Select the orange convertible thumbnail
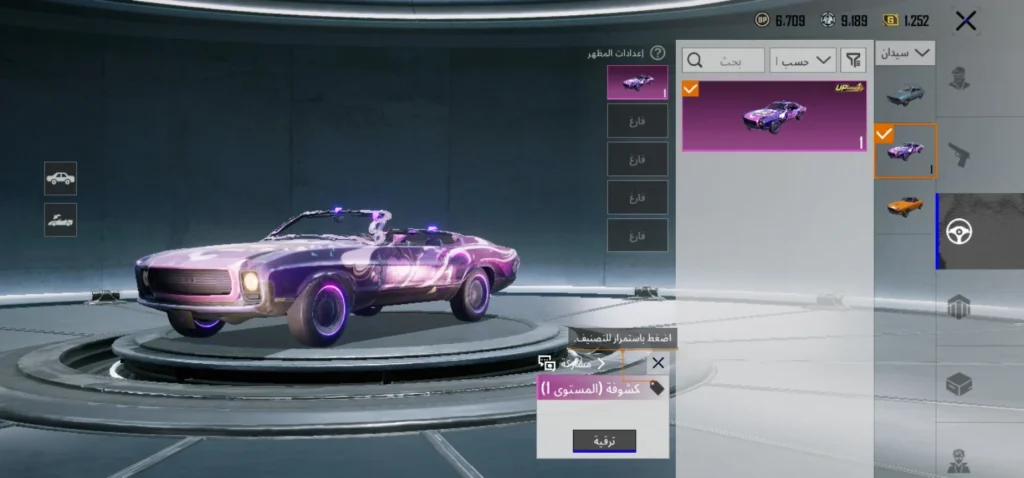The image size is (1024, 478). click(x=905, y=205)
